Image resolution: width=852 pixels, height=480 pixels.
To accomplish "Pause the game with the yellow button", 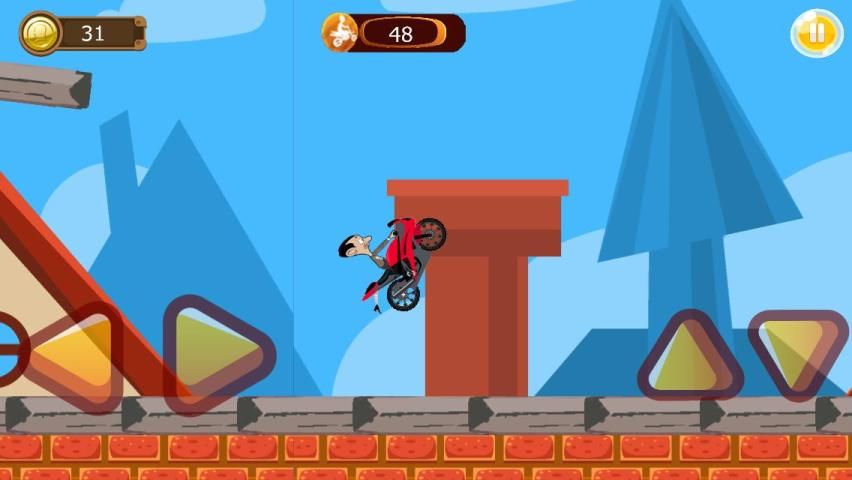I will click(x=817, y=34).
